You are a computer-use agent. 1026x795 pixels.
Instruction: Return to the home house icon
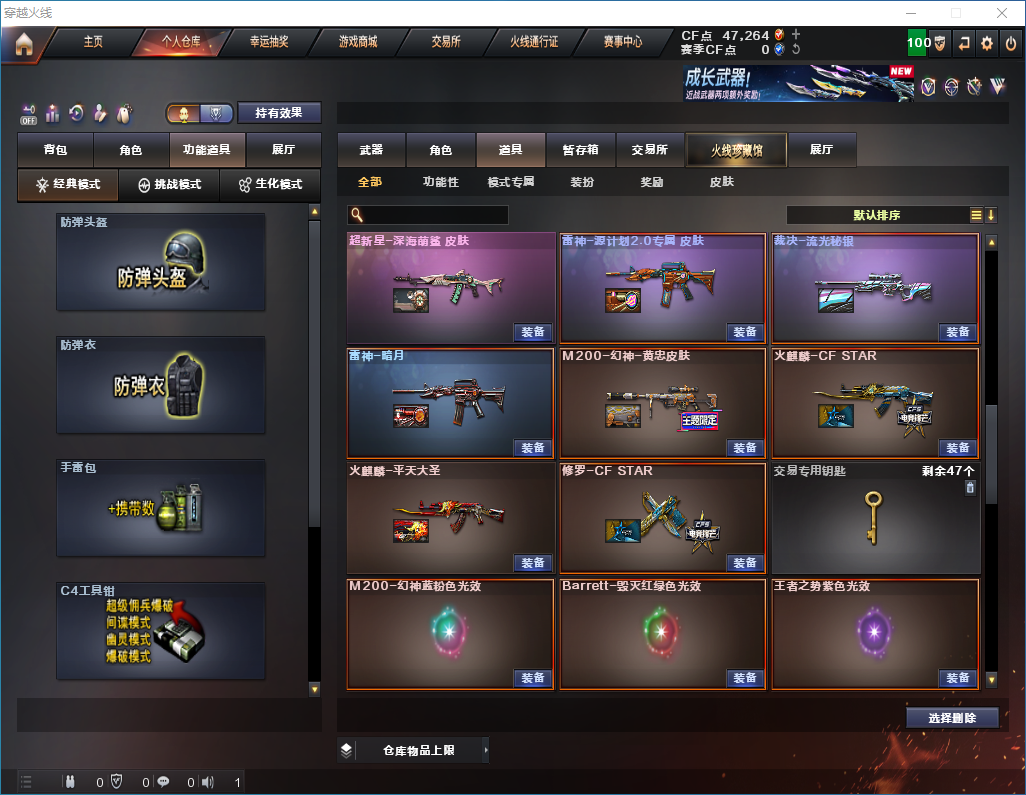(x=24, y=44)
